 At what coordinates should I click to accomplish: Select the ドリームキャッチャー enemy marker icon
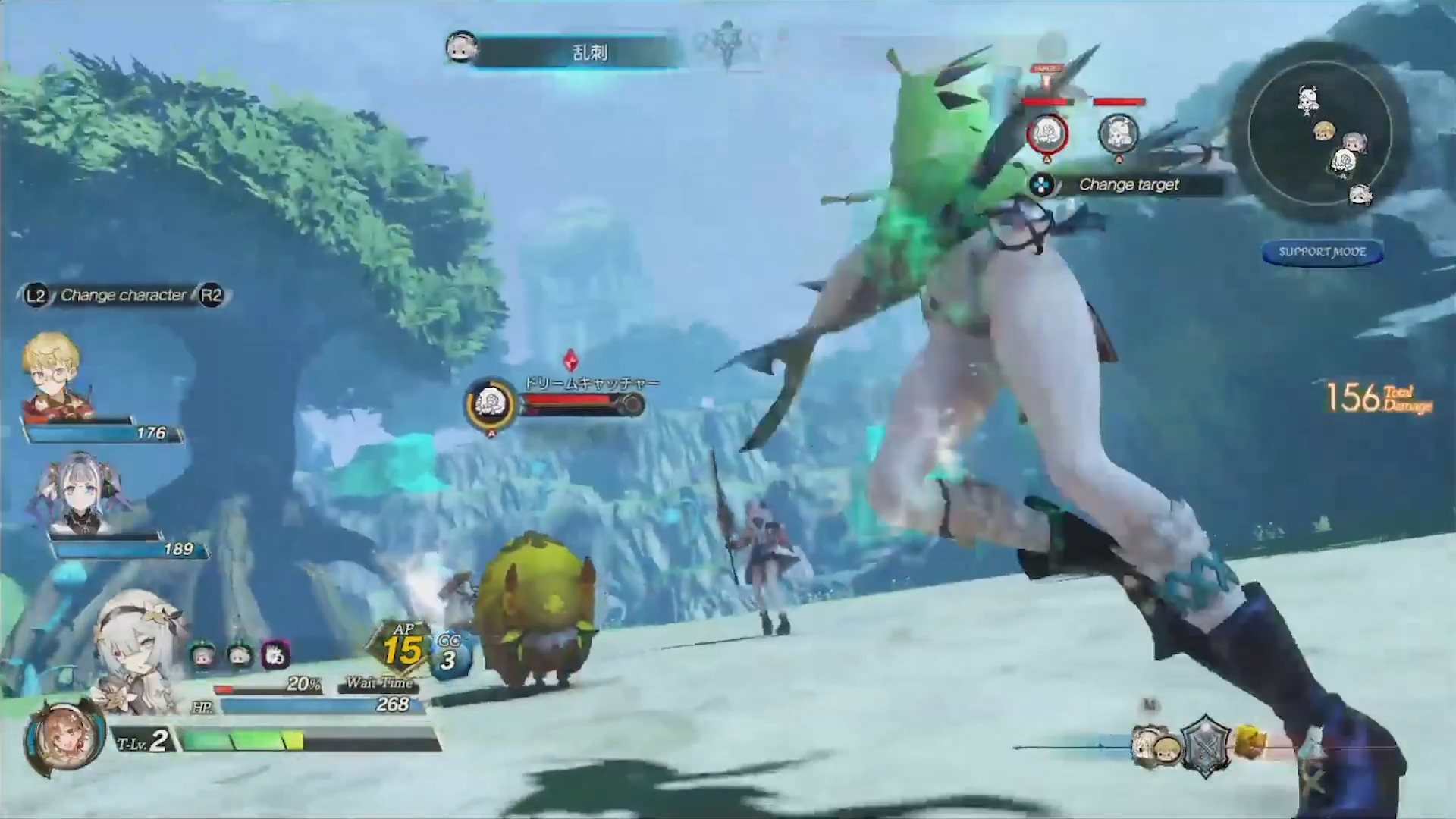point(491,403)
